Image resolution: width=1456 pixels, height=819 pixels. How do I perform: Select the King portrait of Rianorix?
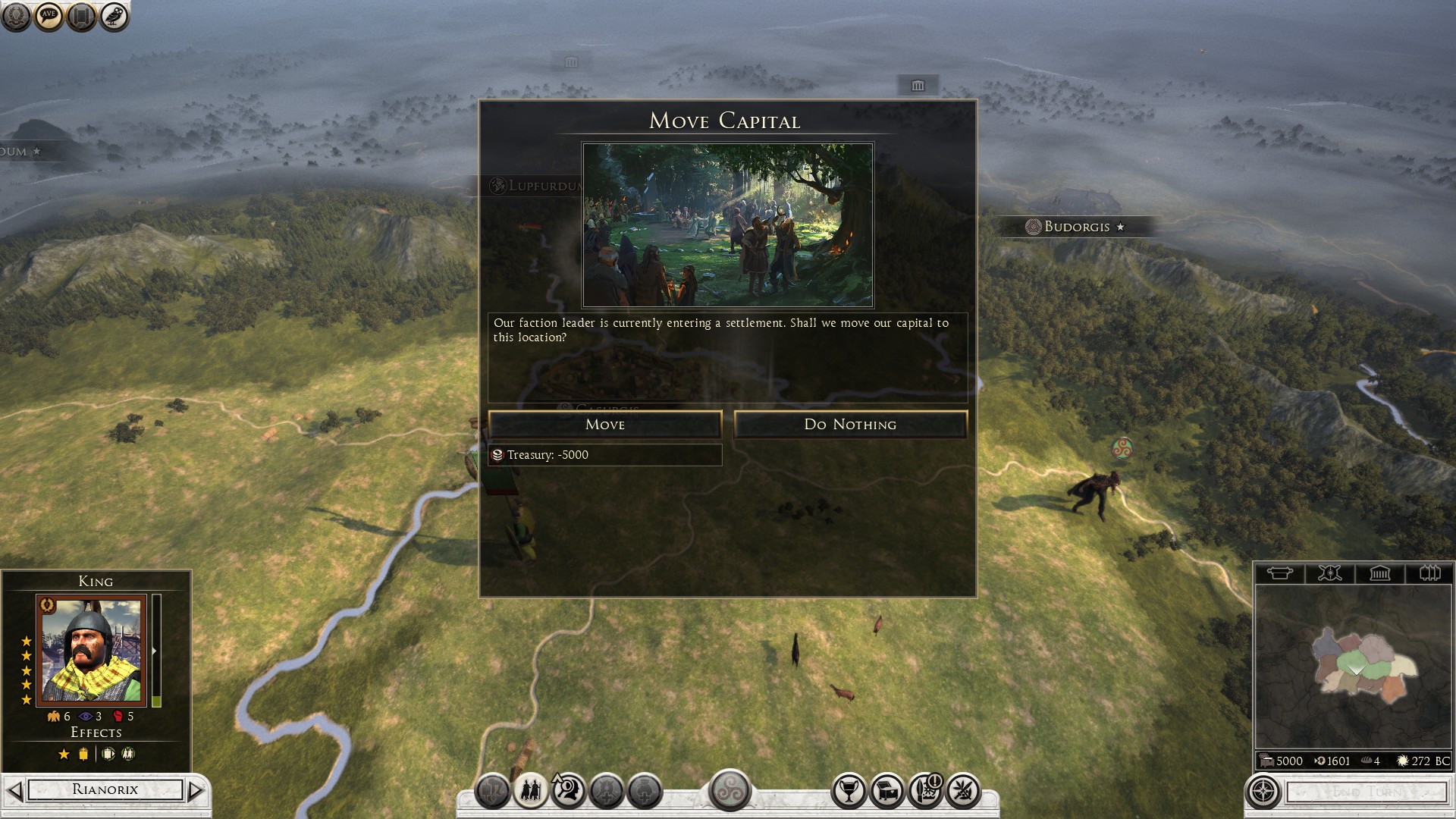point(91,651)
